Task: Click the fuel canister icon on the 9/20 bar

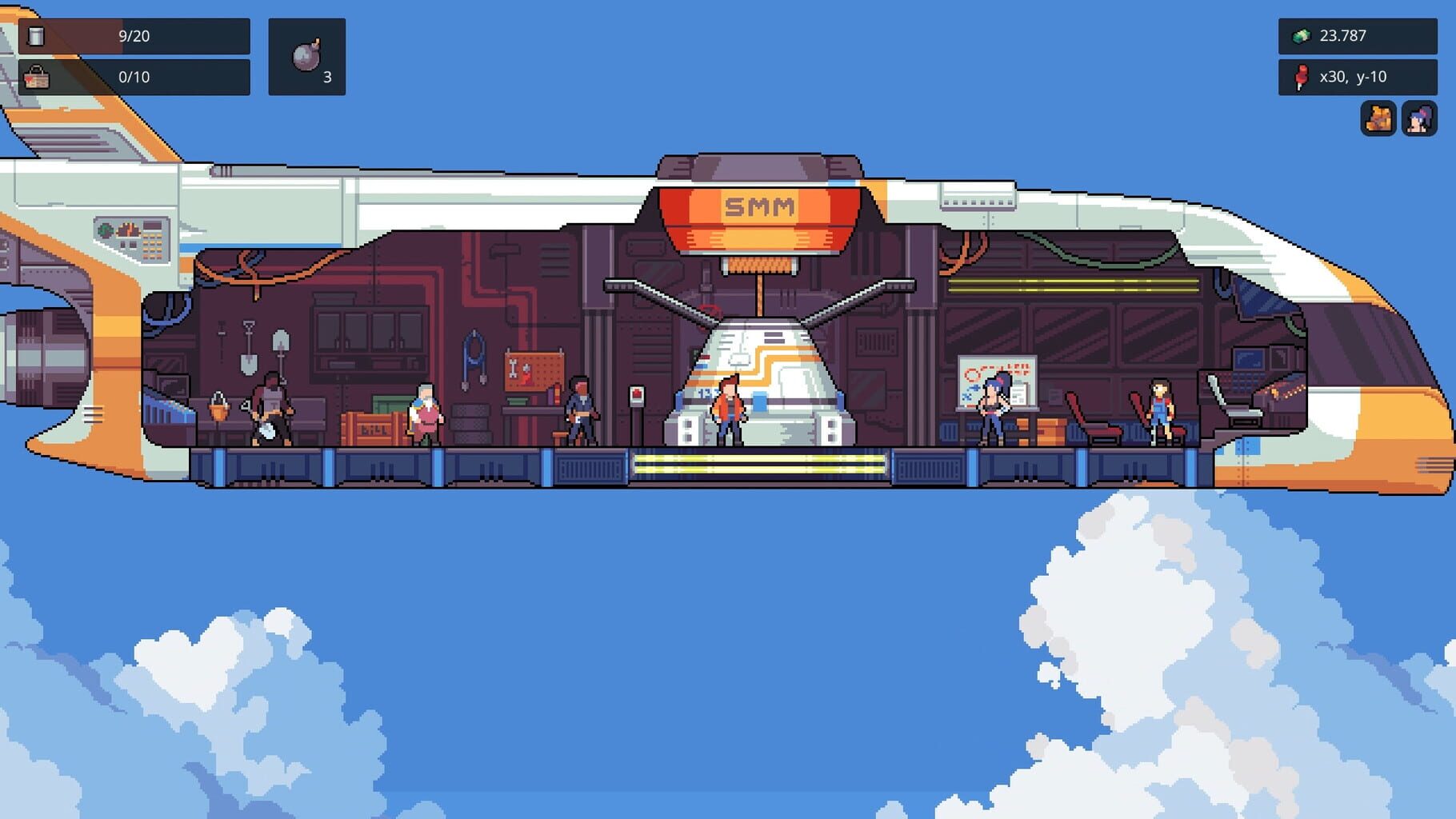Action: (x=38, y=36)
